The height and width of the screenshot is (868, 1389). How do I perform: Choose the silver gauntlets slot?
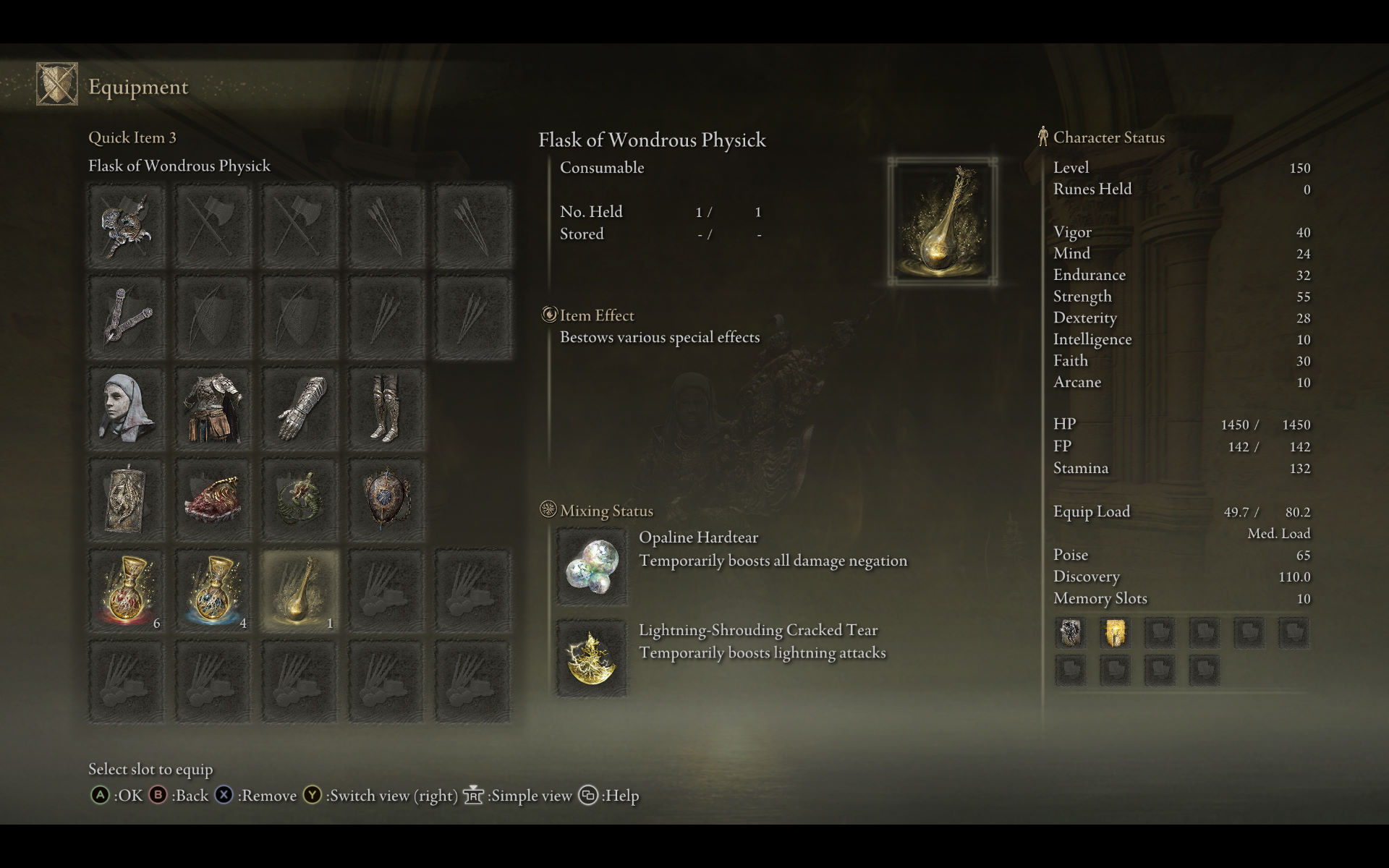pyautogui.click(x=300, y=409)
